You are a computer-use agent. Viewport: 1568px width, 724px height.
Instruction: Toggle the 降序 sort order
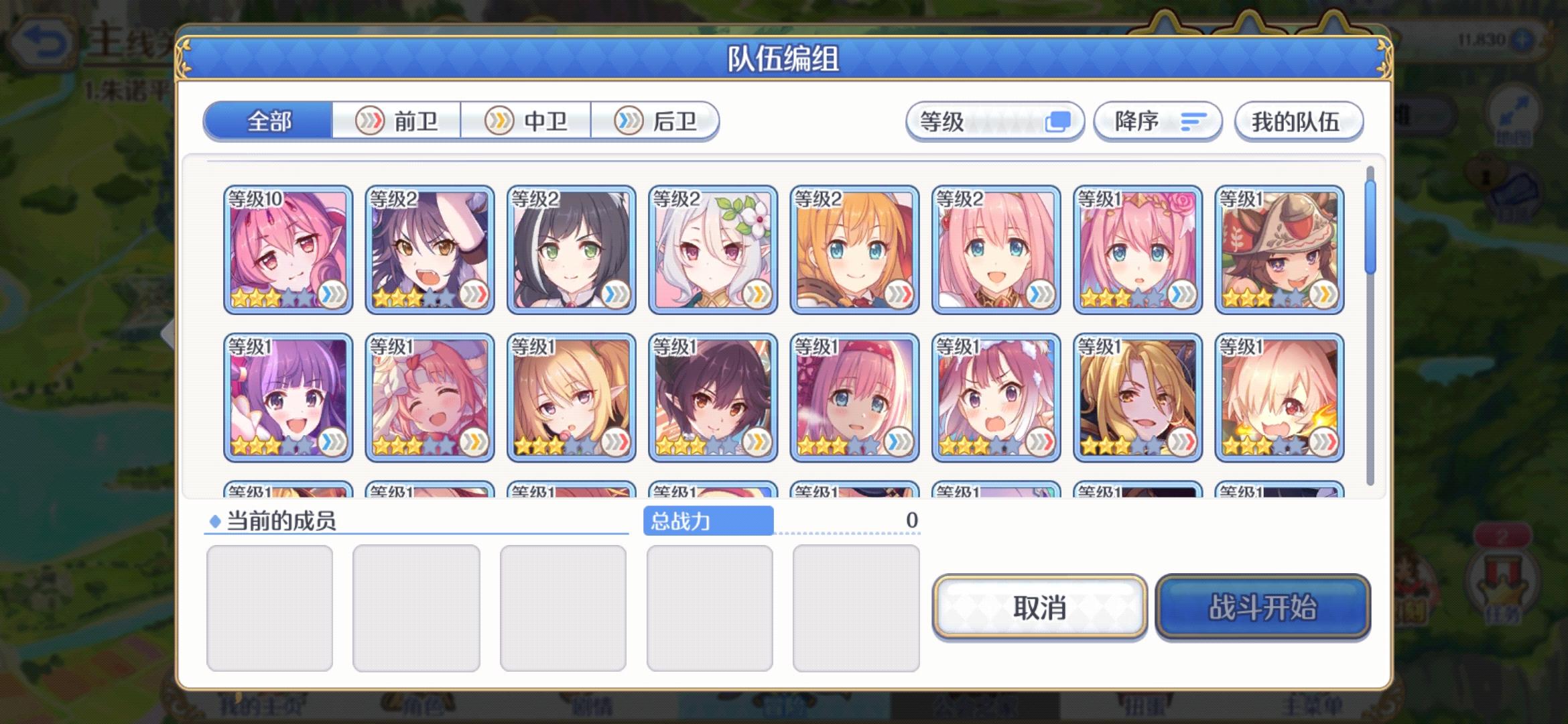1157,121
